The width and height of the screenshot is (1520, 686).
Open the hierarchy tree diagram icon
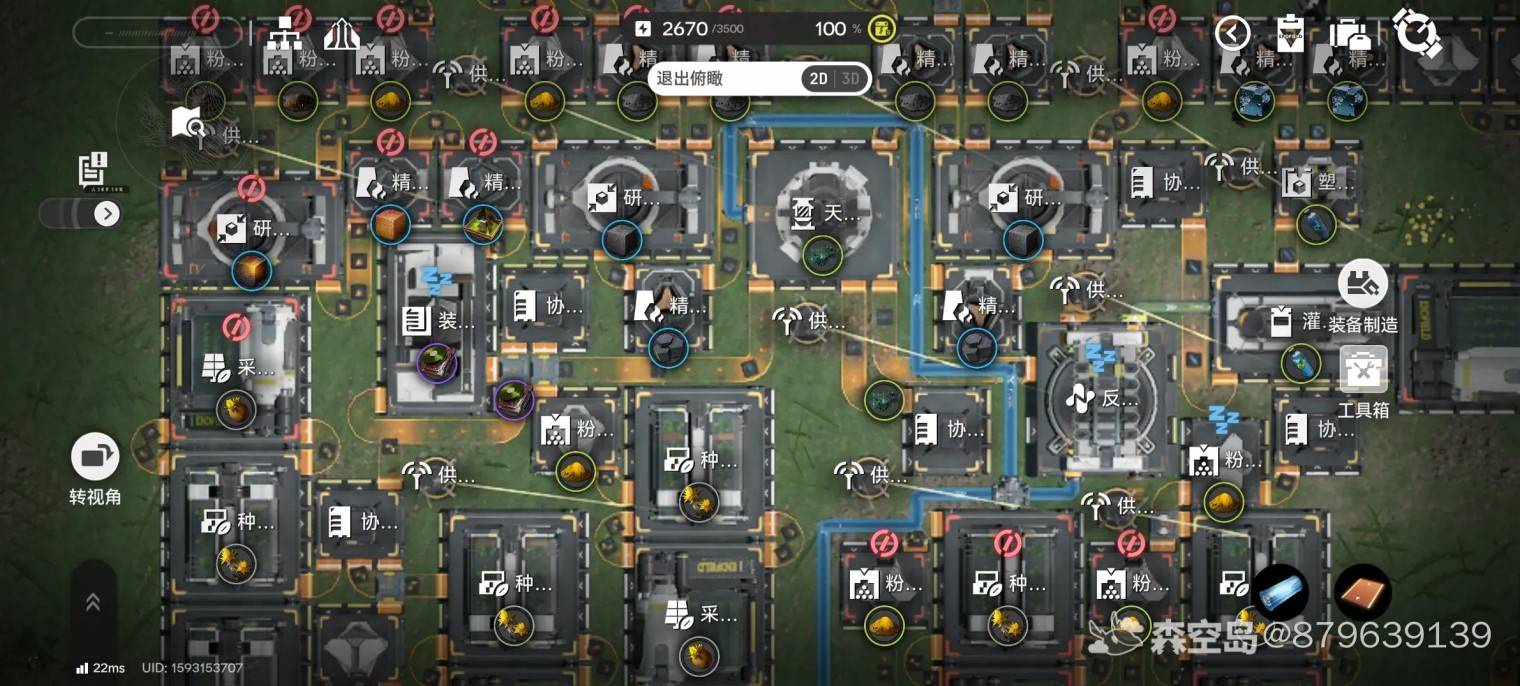(x=291, y=35)
